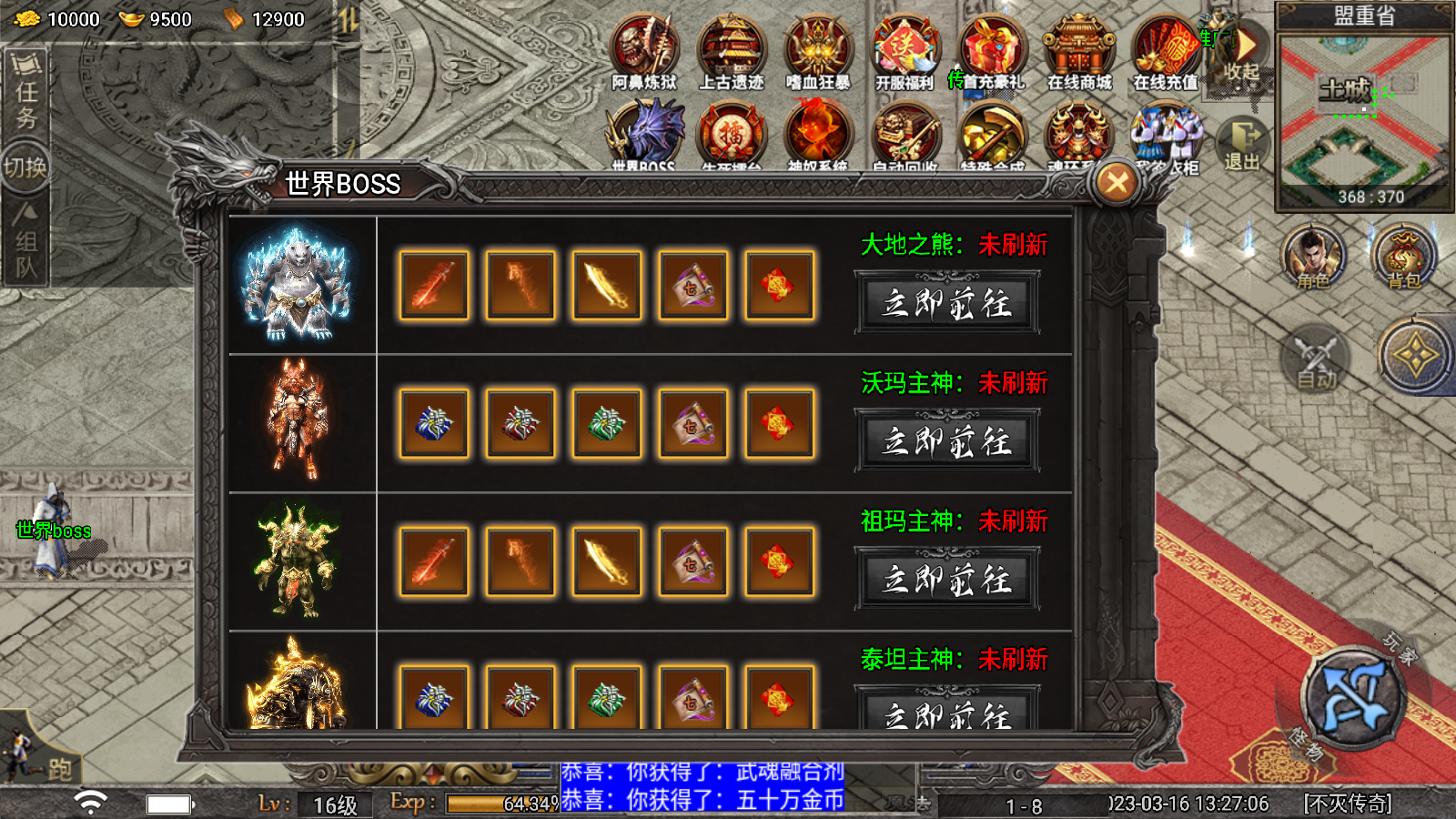Click 立即前往 for 沃玛主神
The width and height of the screenshot is (1456, 819).
tap(946, 441)
